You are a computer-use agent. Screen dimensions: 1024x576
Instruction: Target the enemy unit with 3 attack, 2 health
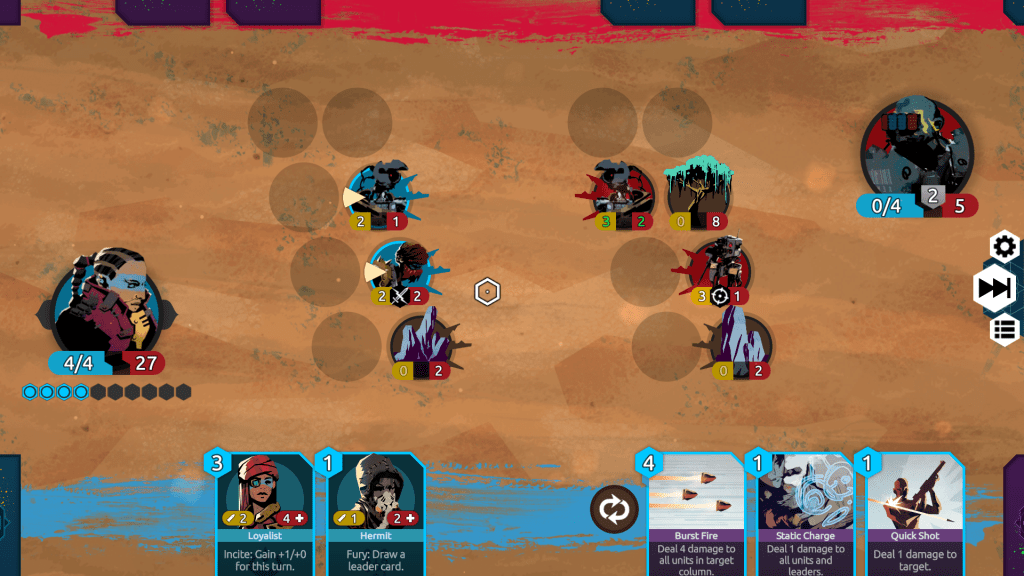pos(623,190)
